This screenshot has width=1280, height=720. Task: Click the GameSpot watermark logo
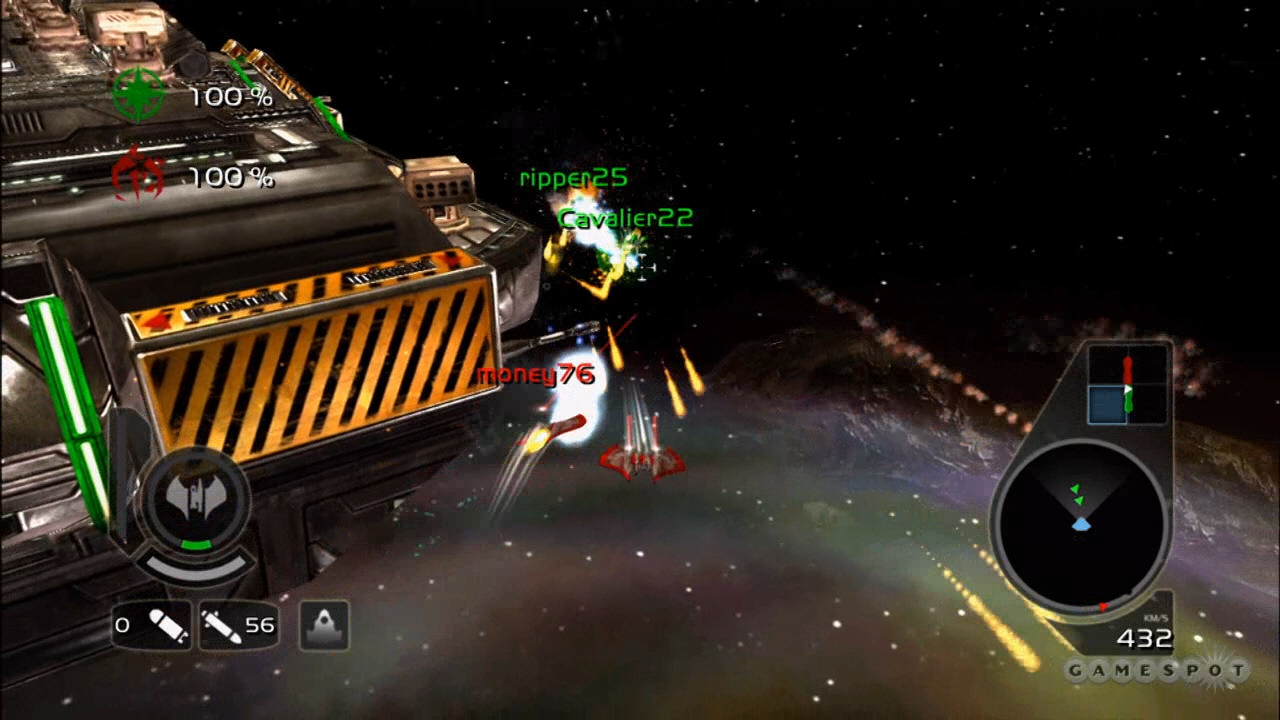(1156, 670)
